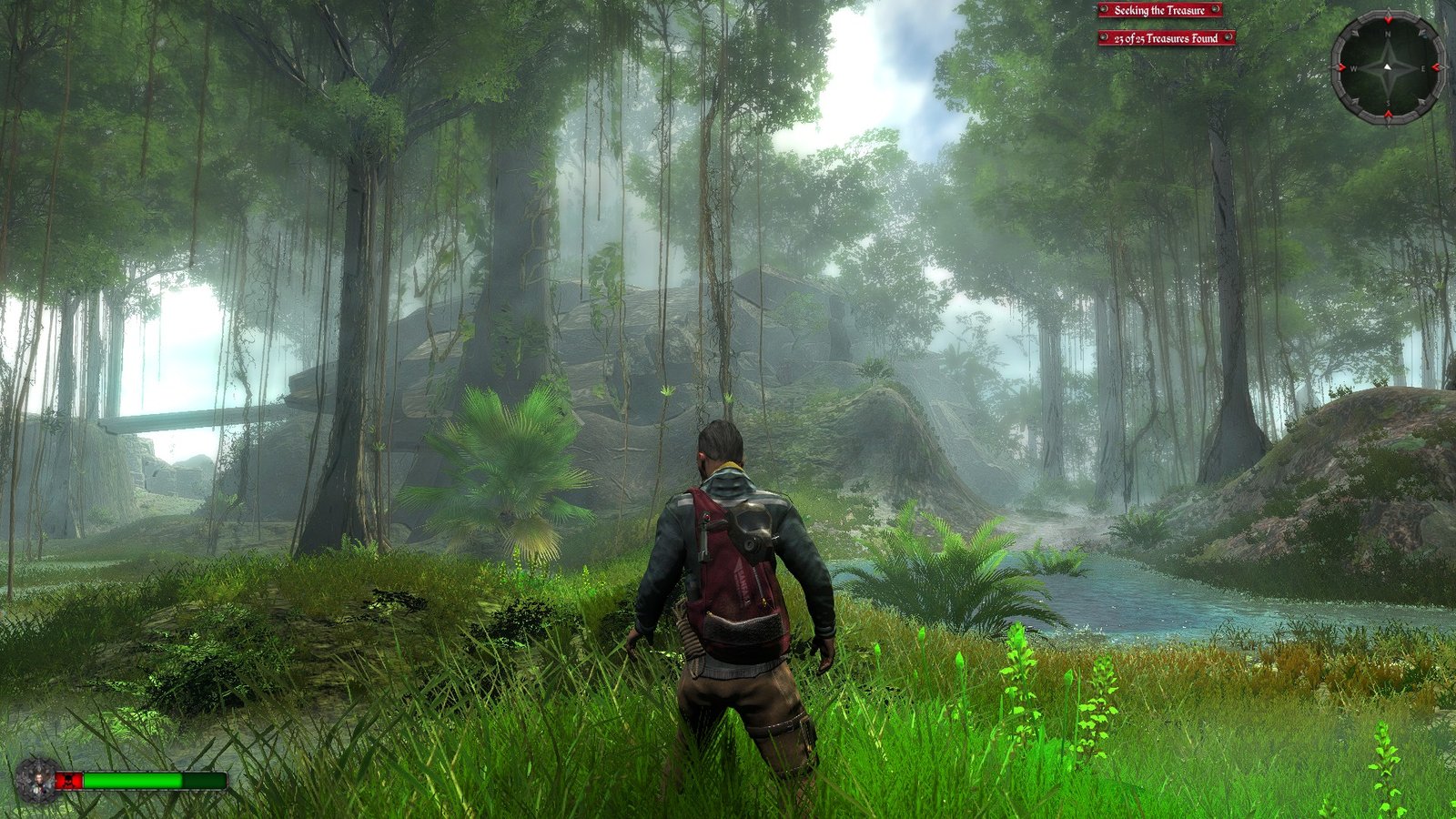
Task: Click the 23 of 25 Treasures Found objective
Action: pyautogui.click(x=1166, y=38)
